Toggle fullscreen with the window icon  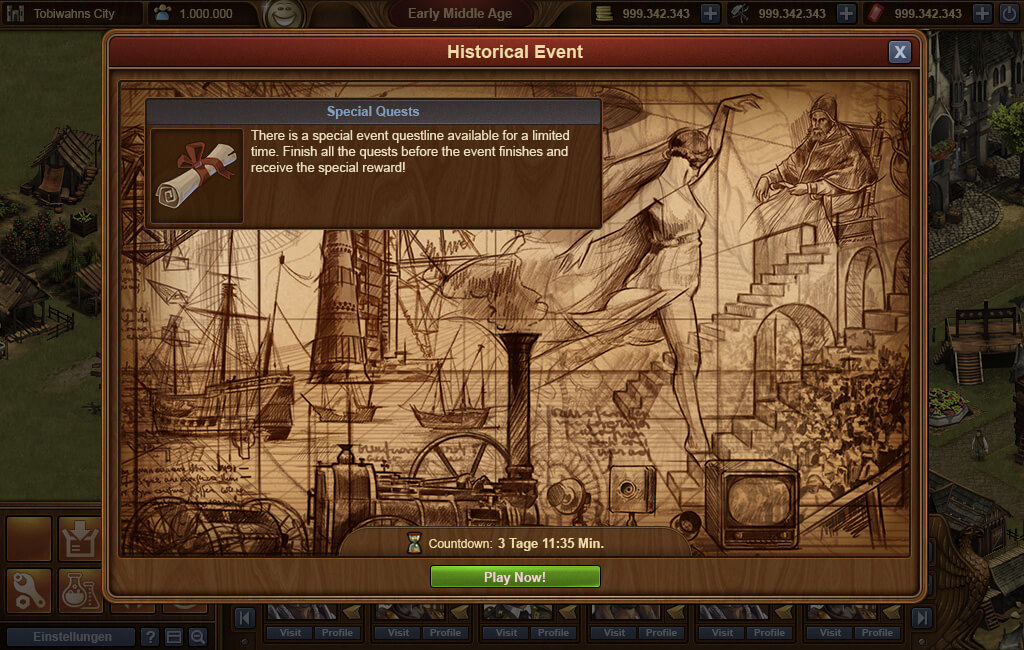[x=174, y=637]
